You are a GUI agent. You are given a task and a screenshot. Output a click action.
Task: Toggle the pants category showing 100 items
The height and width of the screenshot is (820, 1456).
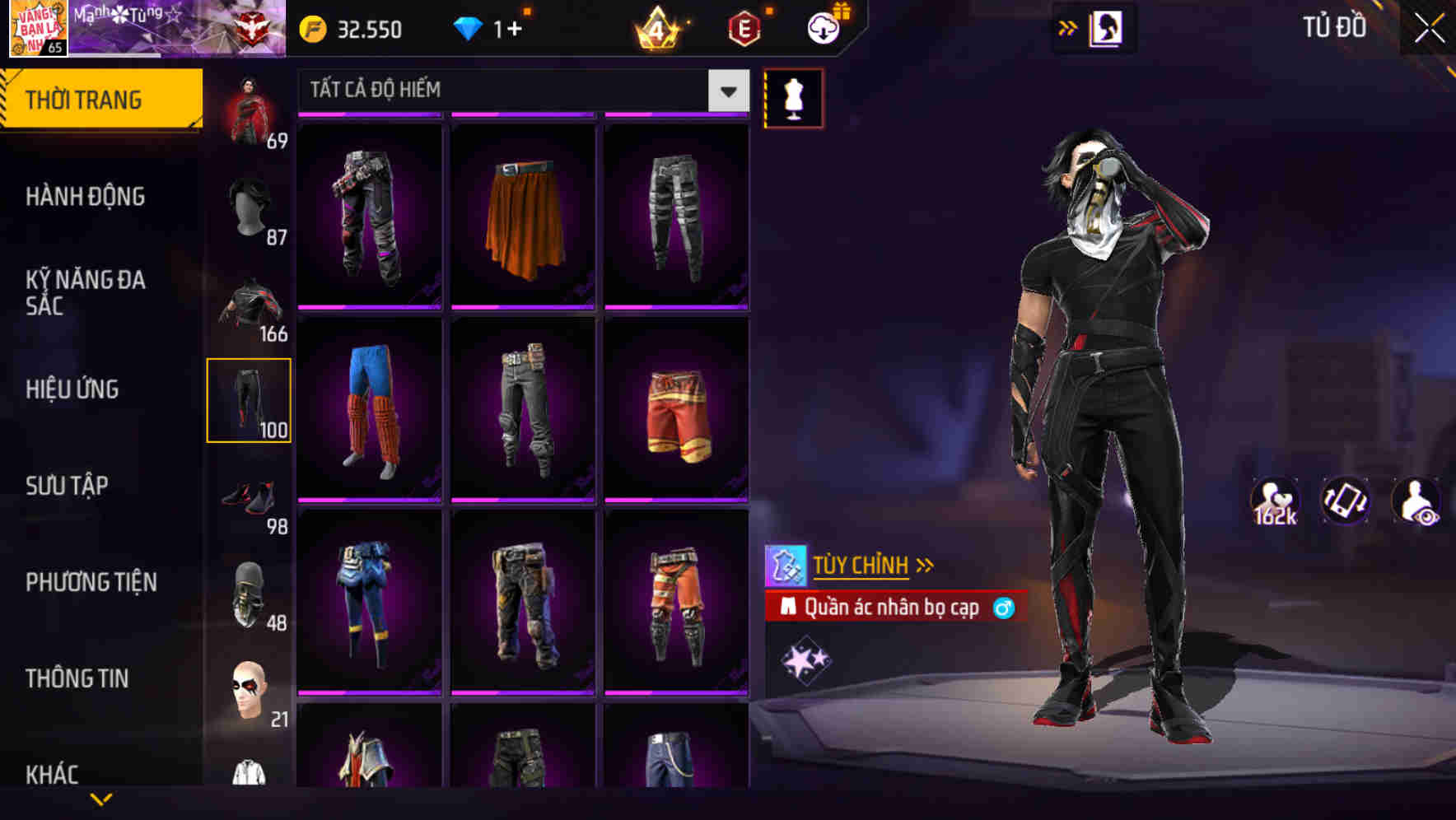250,398
